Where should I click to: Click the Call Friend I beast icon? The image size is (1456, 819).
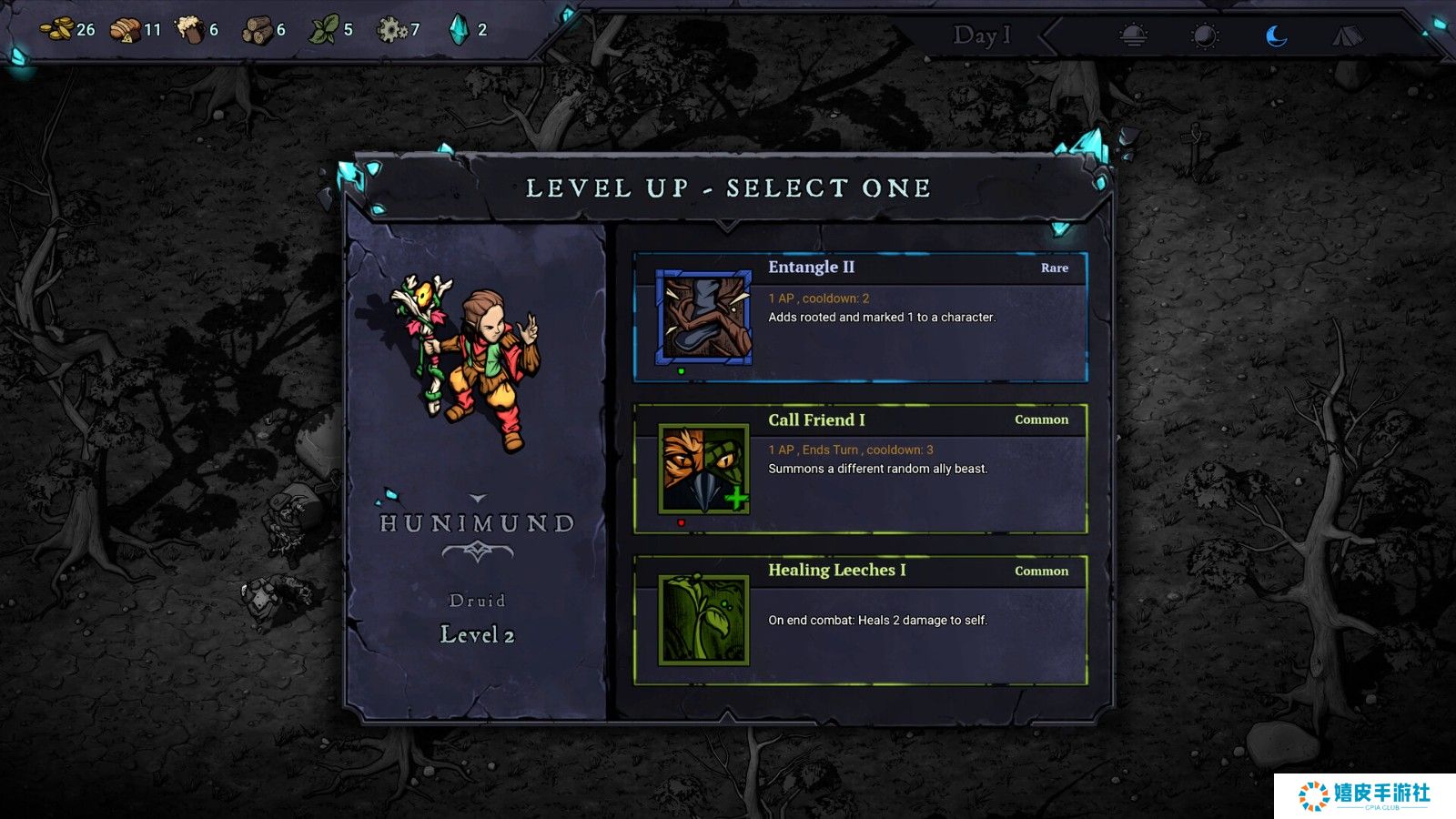704,470
